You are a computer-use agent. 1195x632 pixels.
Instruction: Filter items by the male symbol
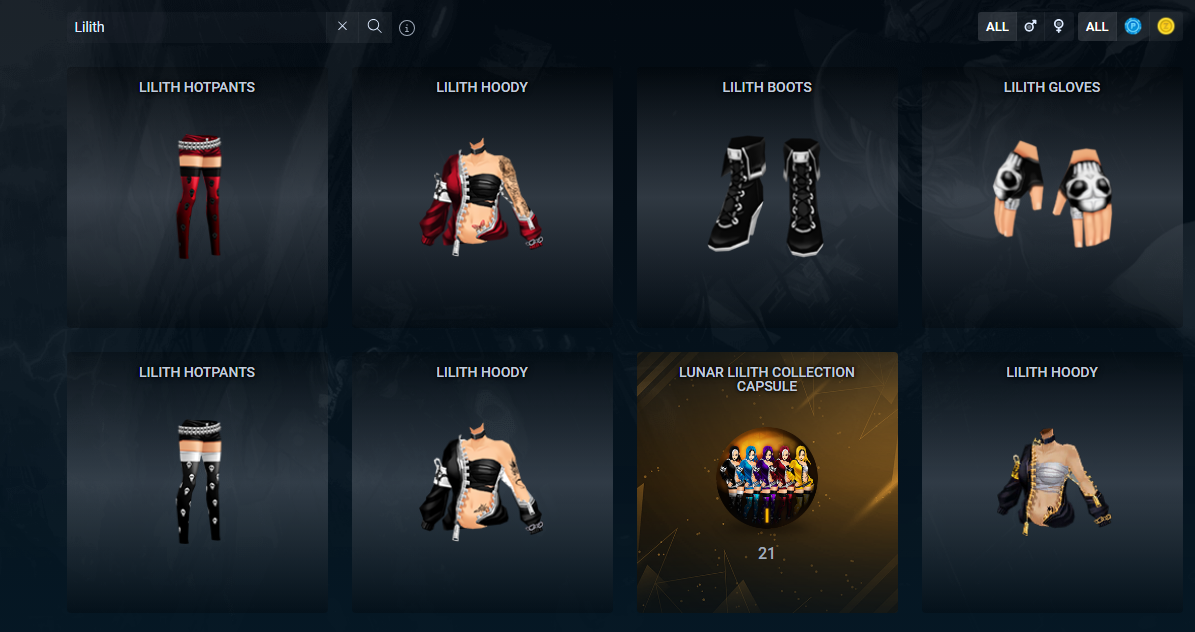click(x=1031, y=27)
